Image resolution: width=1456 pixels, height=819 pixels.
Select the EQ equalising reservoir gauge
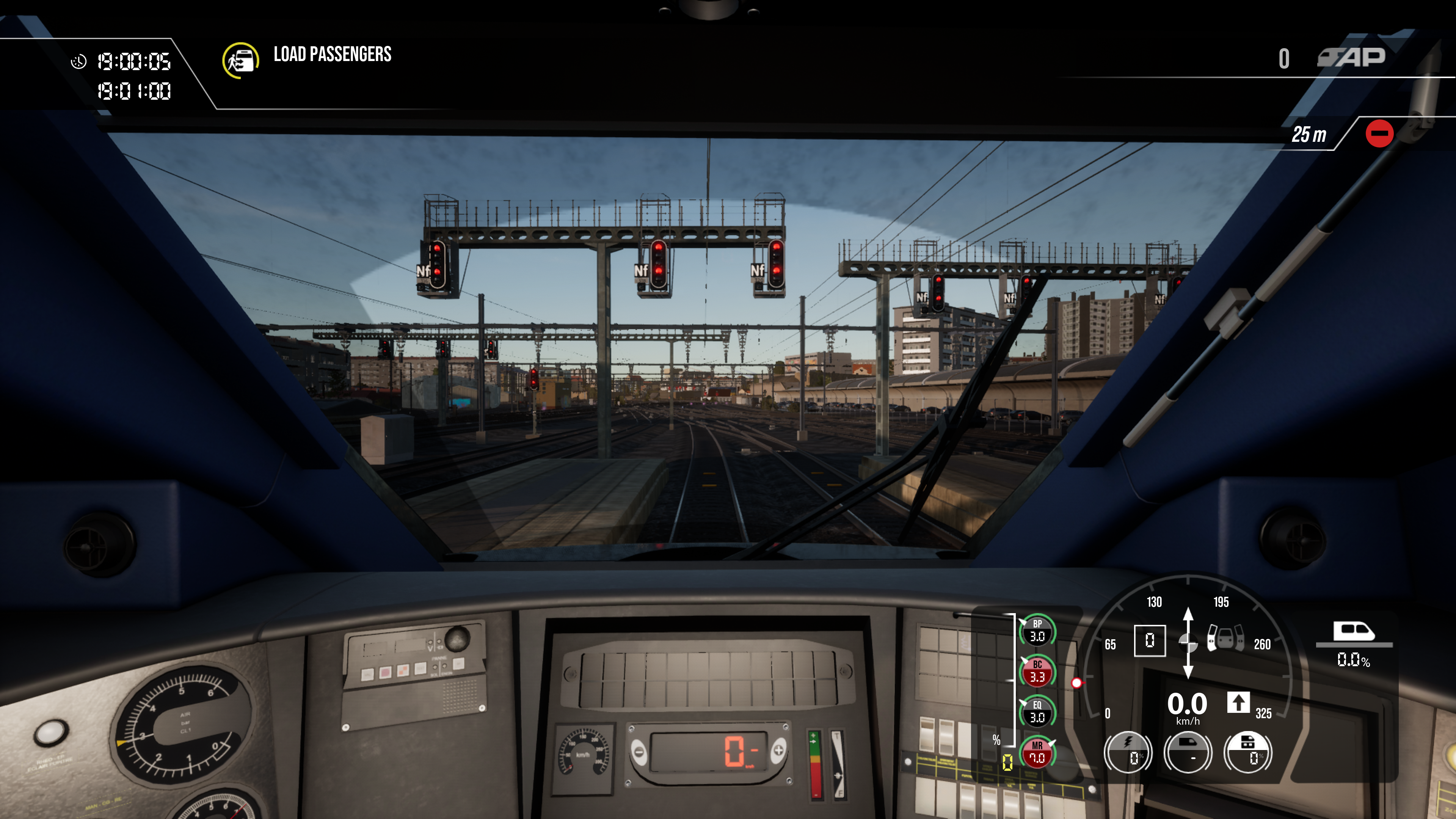pyautogui.click(x=1037, y=712)
